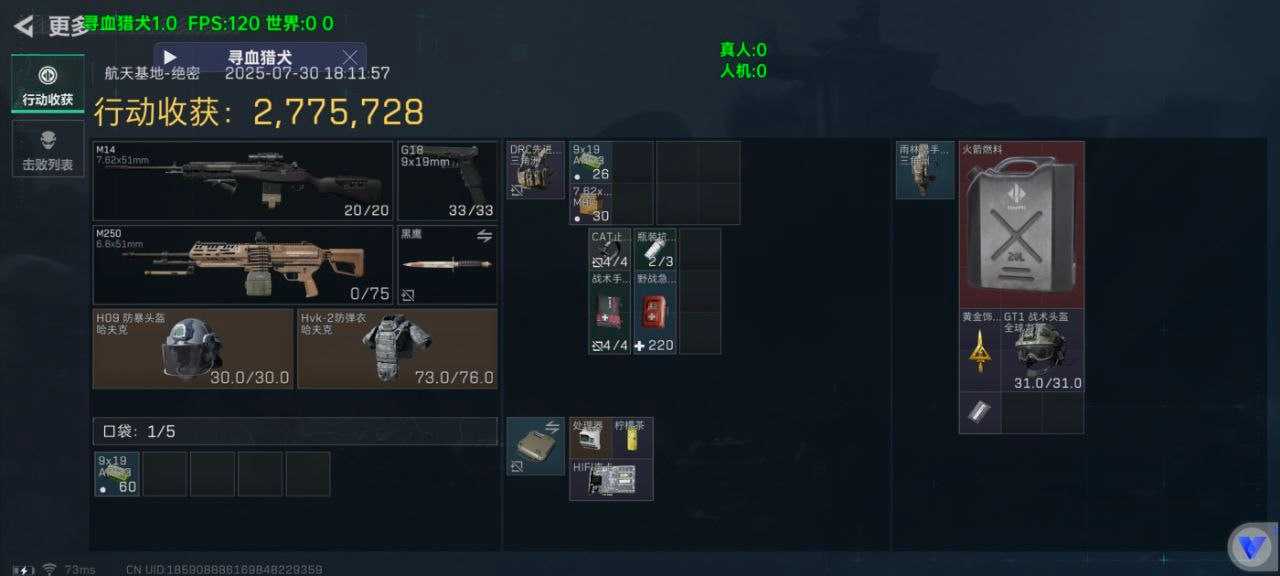Choose the M250 machine gun slot
This screenshot has width=1280, height=576.
click(x=242, y=264)
